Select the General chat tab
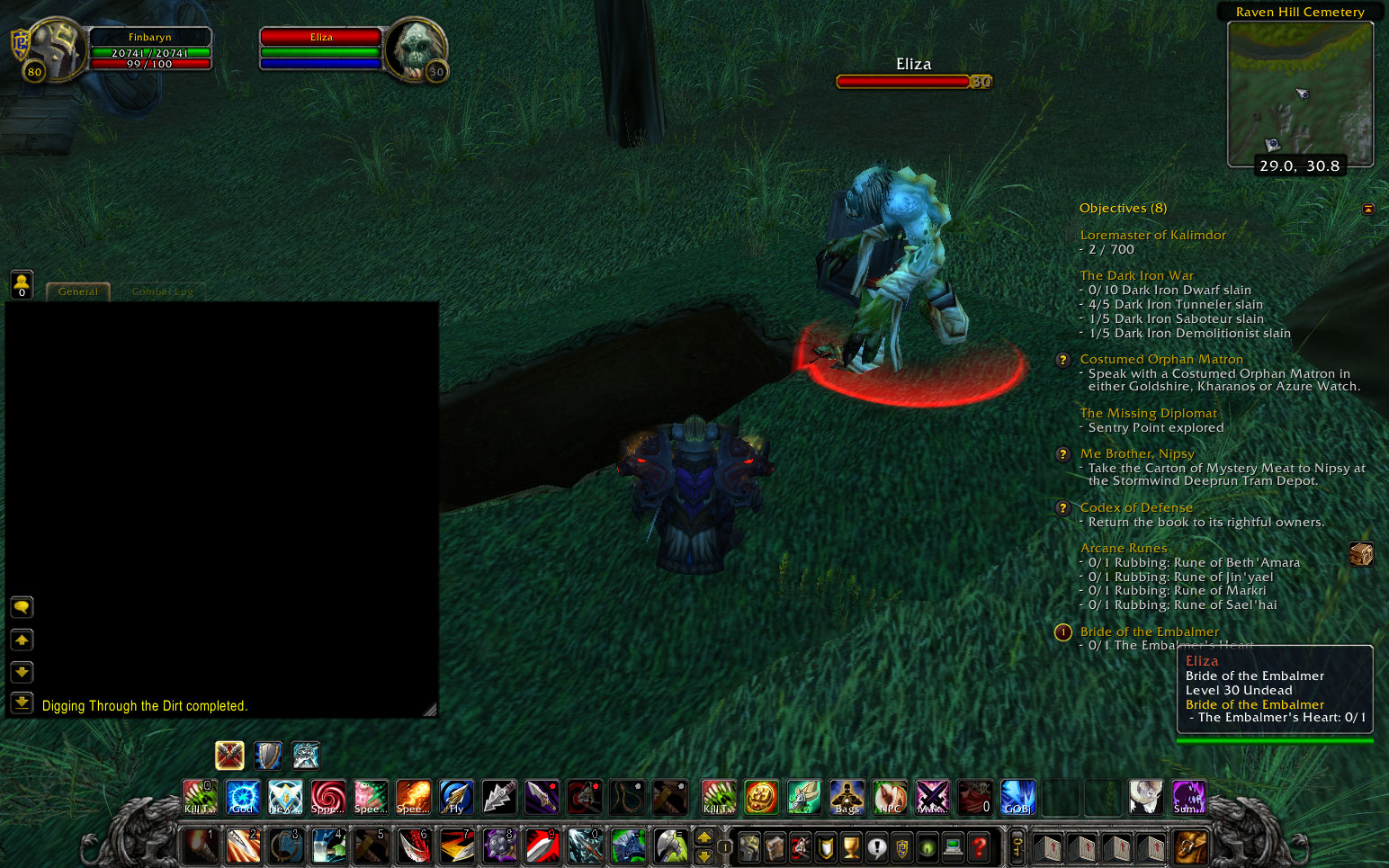The image size is (1389, 868). tap(77, 291)
